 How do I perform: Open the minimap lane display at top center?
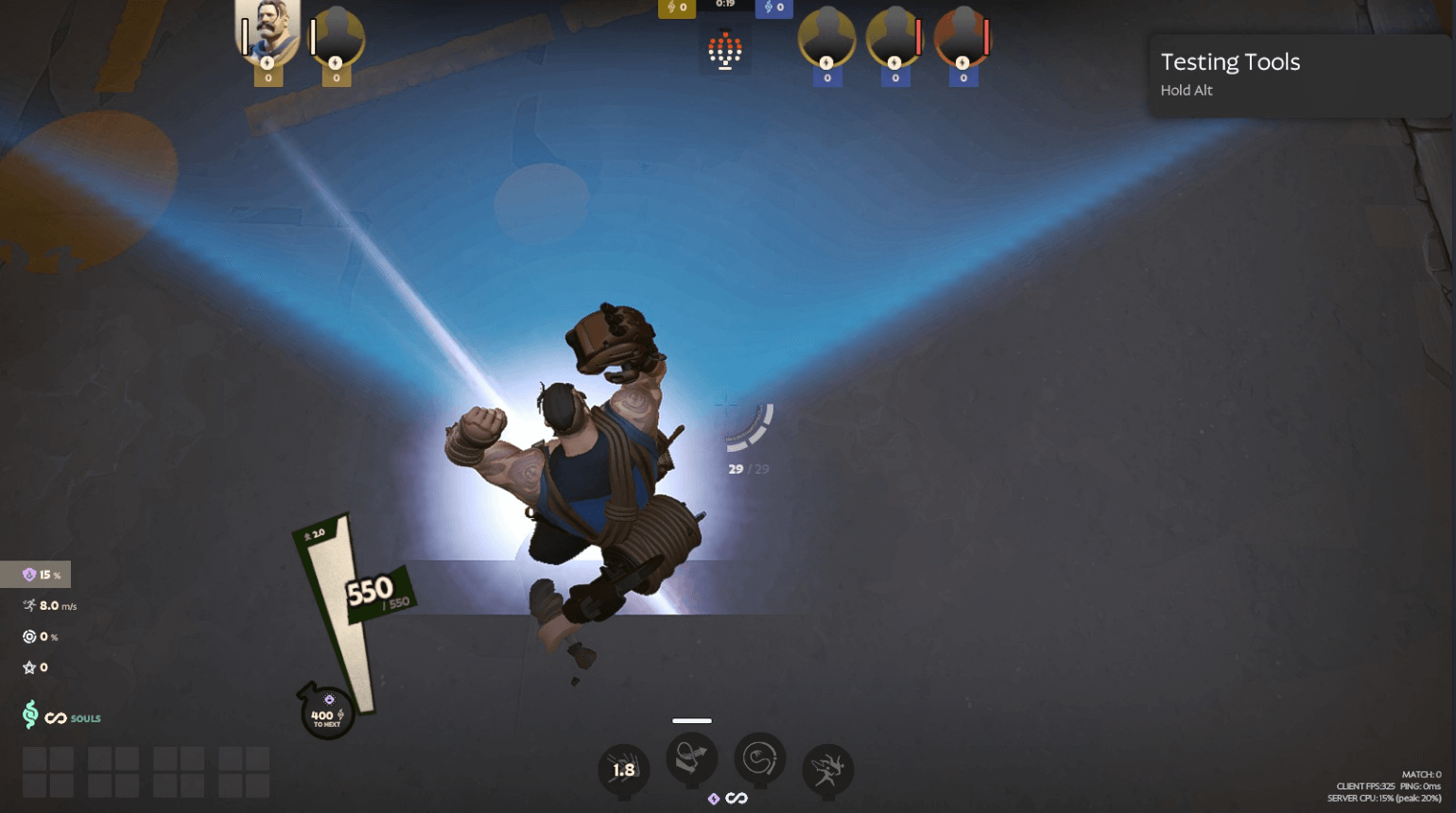click(725, 49)
